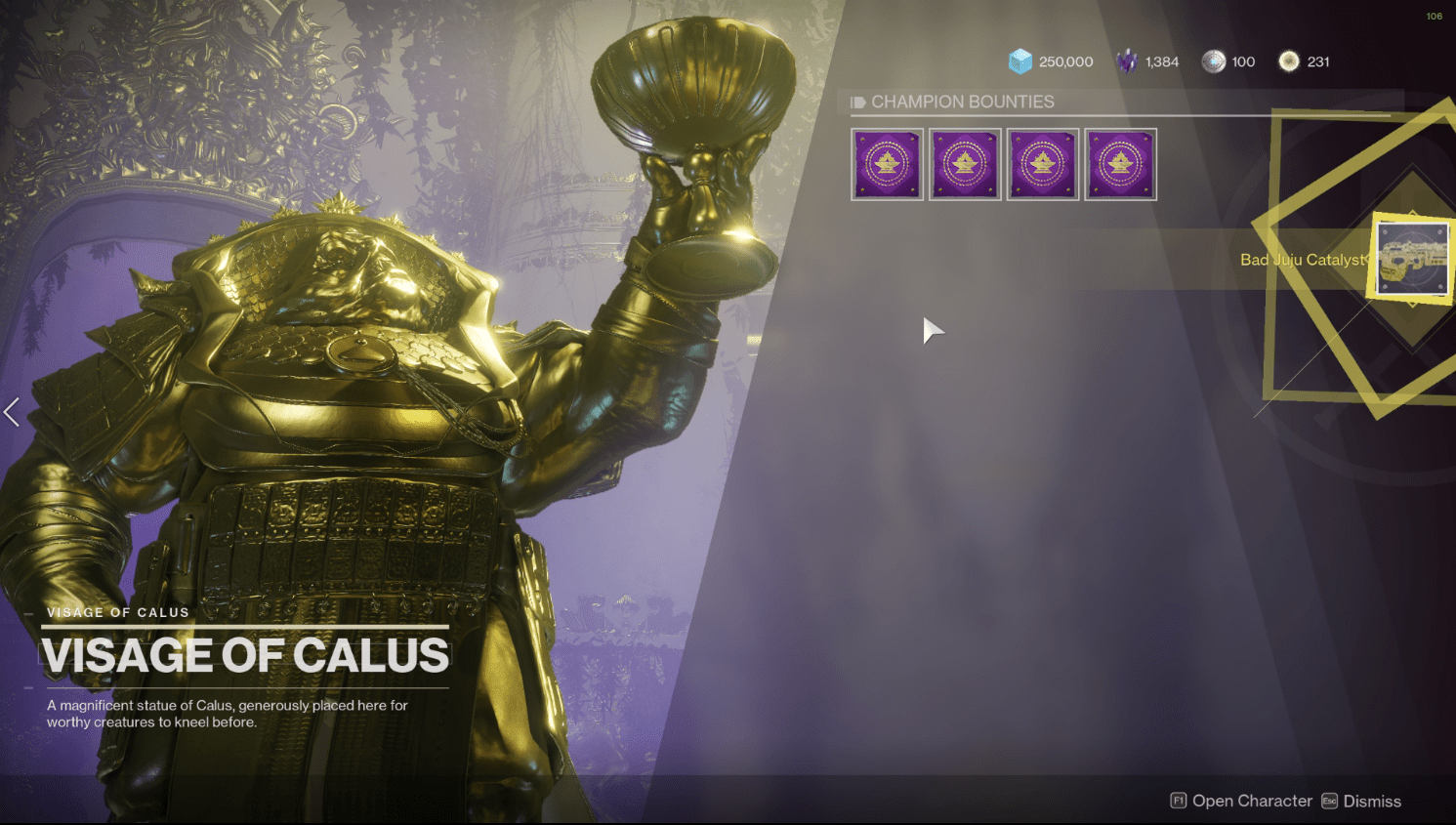Click the Champion Bounties banner icon
The width and height of the screenshot is (1456, 825).
click(x=860, y=101)
